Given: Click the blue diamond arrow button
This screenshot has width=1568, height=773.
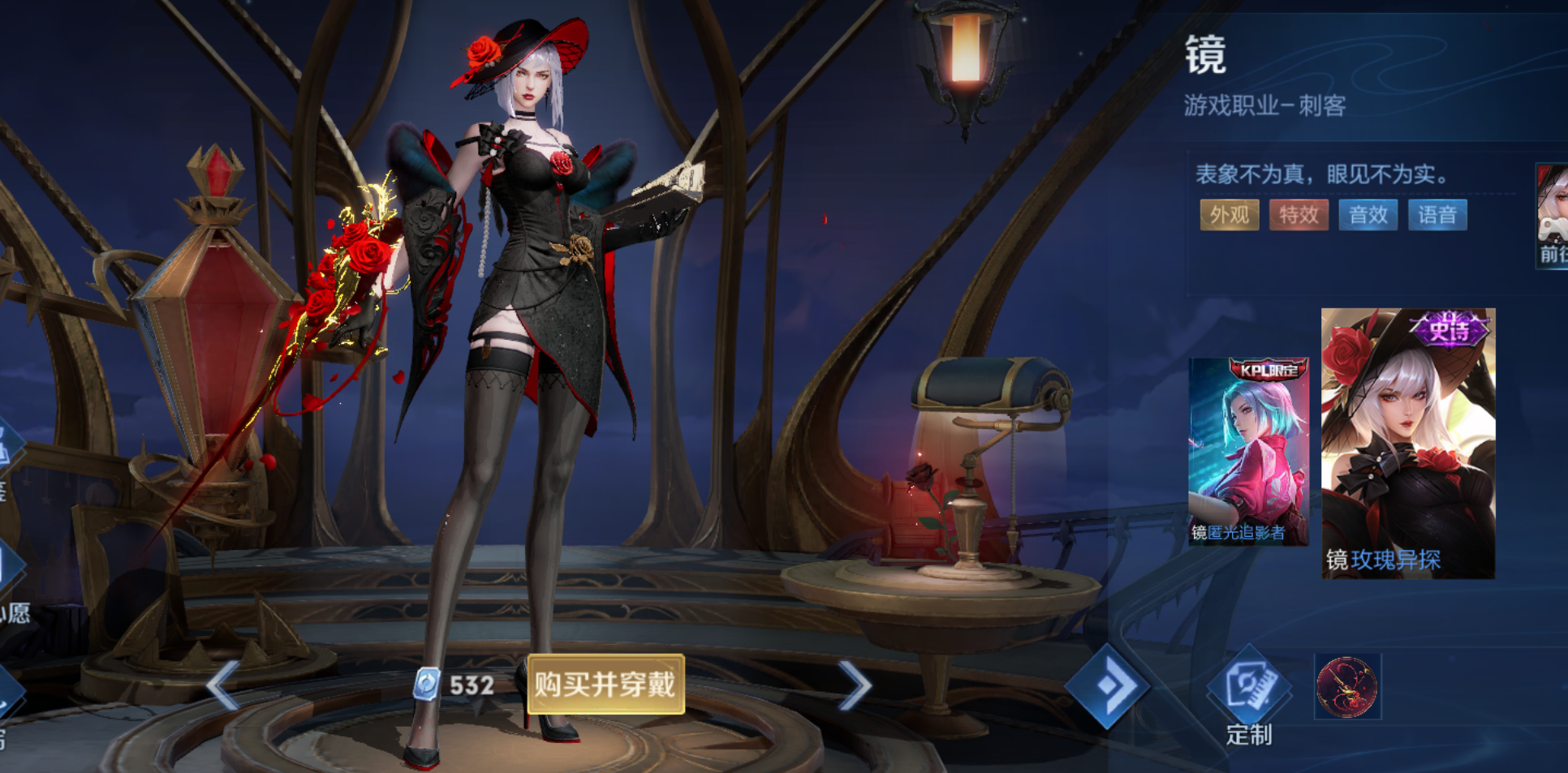Looking at the screenshot, I should [1107, 685].
